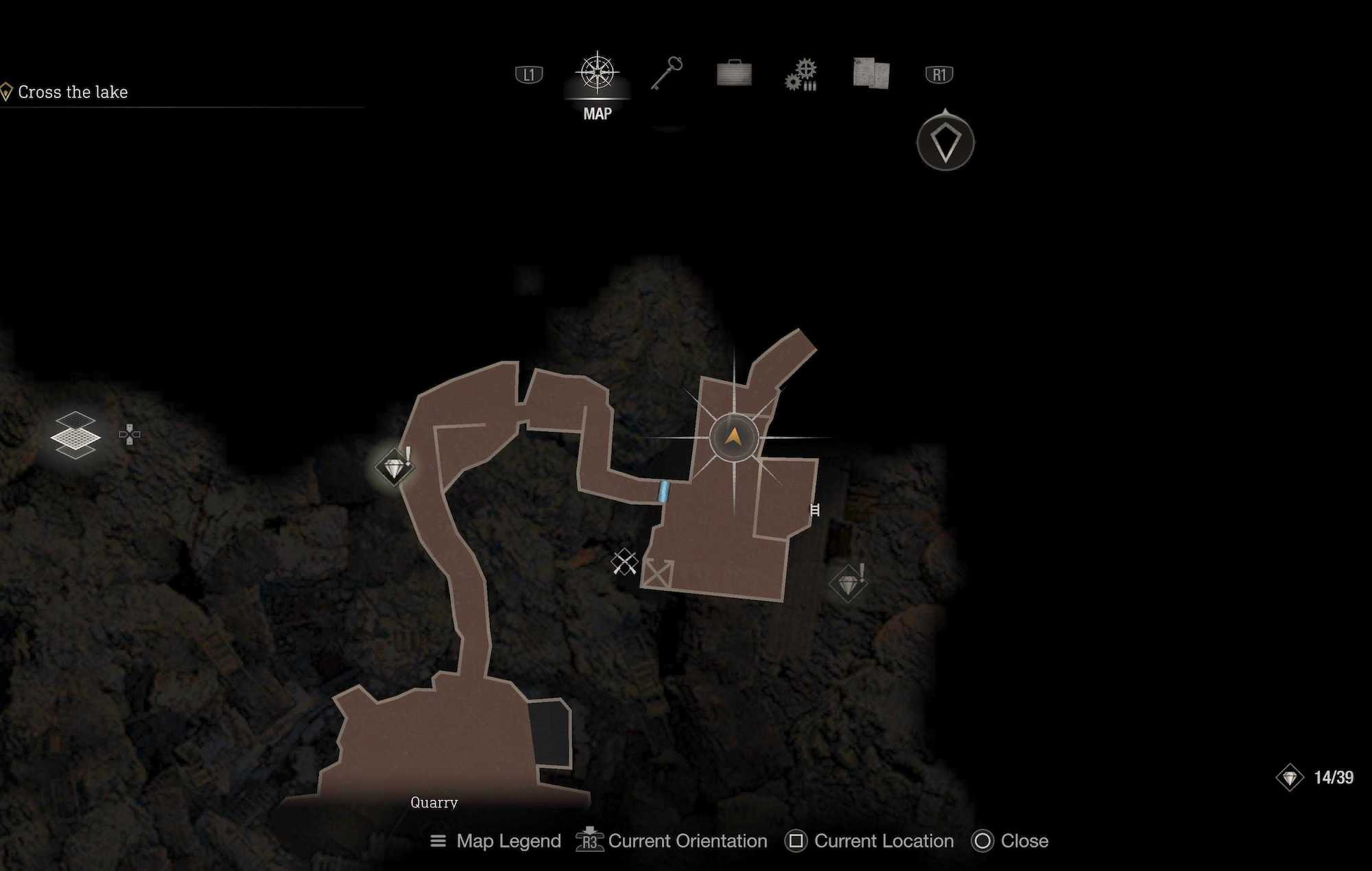This screenshot has height=871, width=1372.
Task: Toggle the compass direction widget at top right
Action: click(x=945, y=143)
